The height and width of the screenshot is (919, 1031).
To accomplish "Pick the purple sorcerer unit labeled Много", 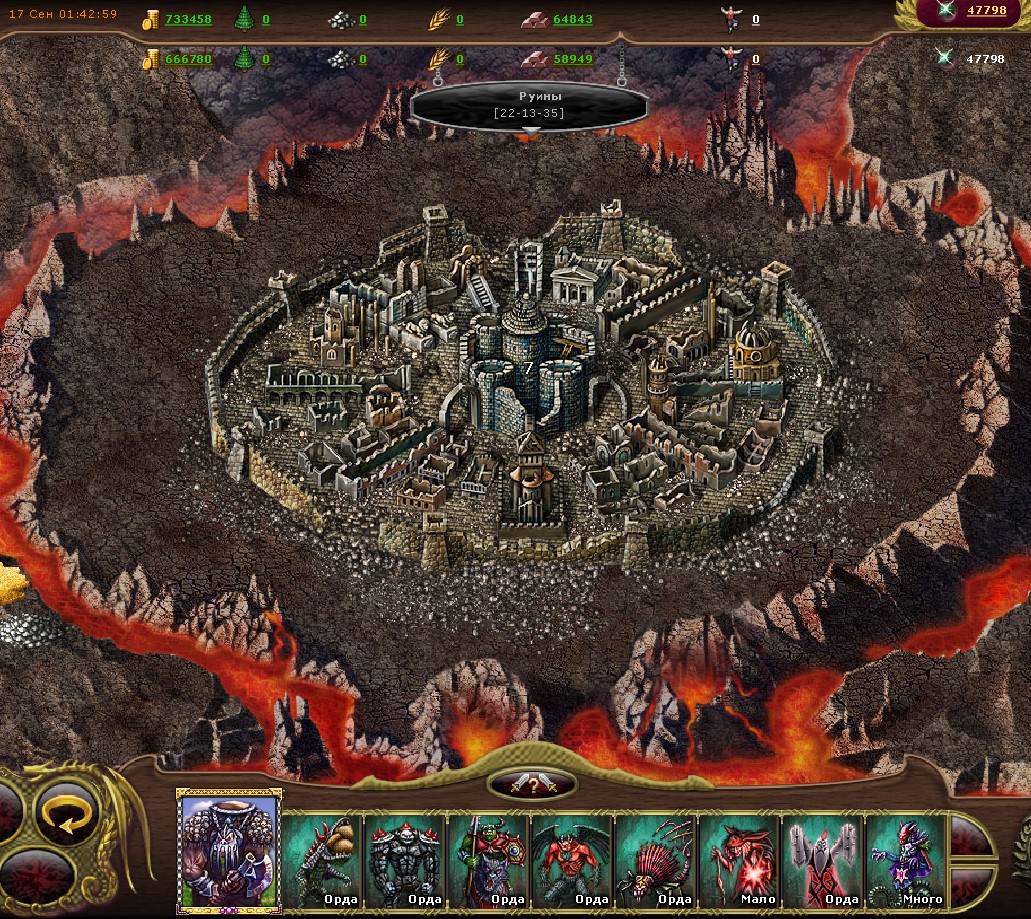I will coord(906,860).
